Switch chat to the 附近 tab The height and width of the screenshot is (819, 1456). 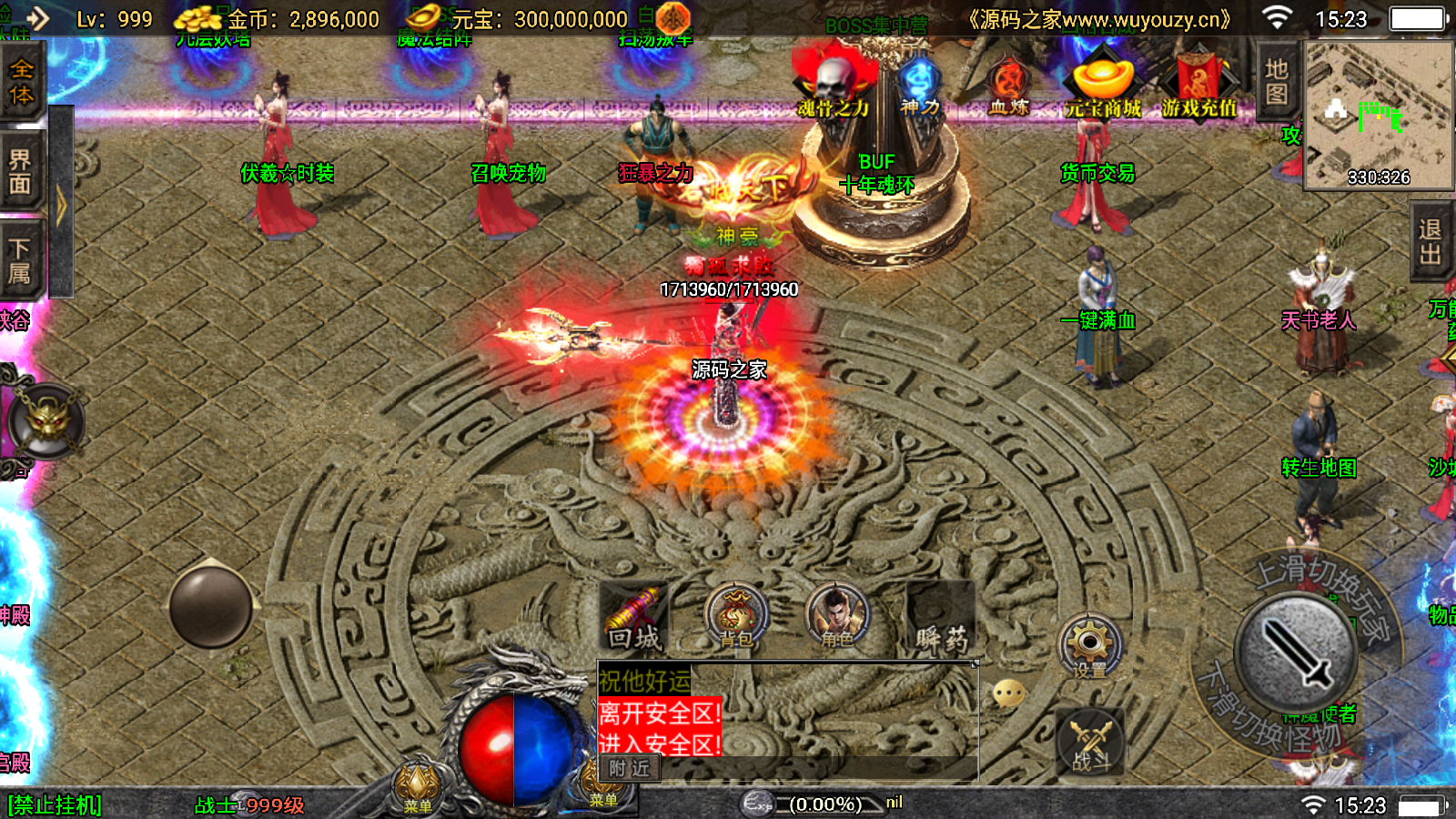(x=629, y=769)
